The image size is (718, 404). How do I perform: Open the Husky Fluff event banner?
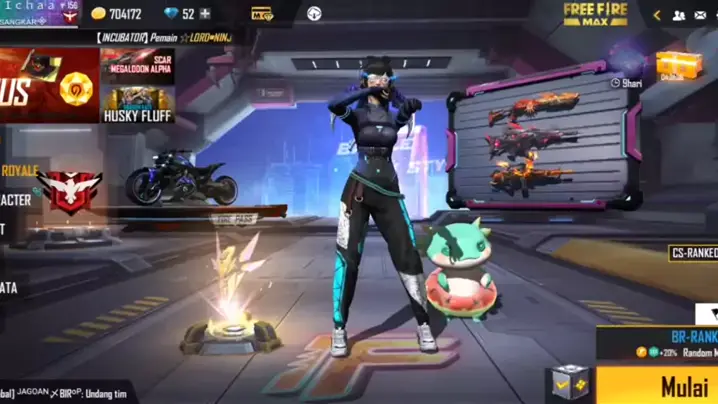138,104
